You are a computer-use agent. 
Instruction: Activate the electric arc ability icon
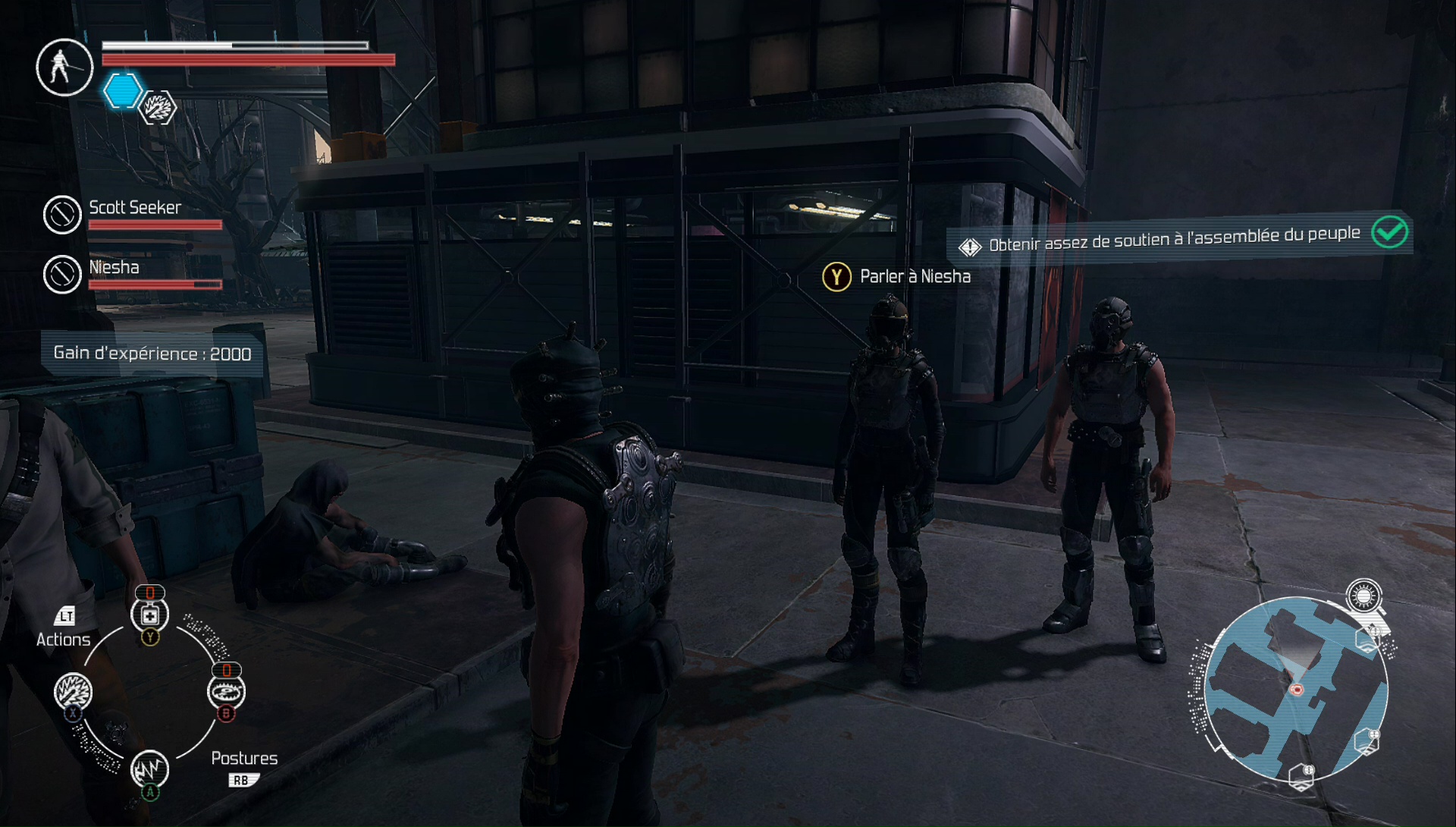[149, 769]
